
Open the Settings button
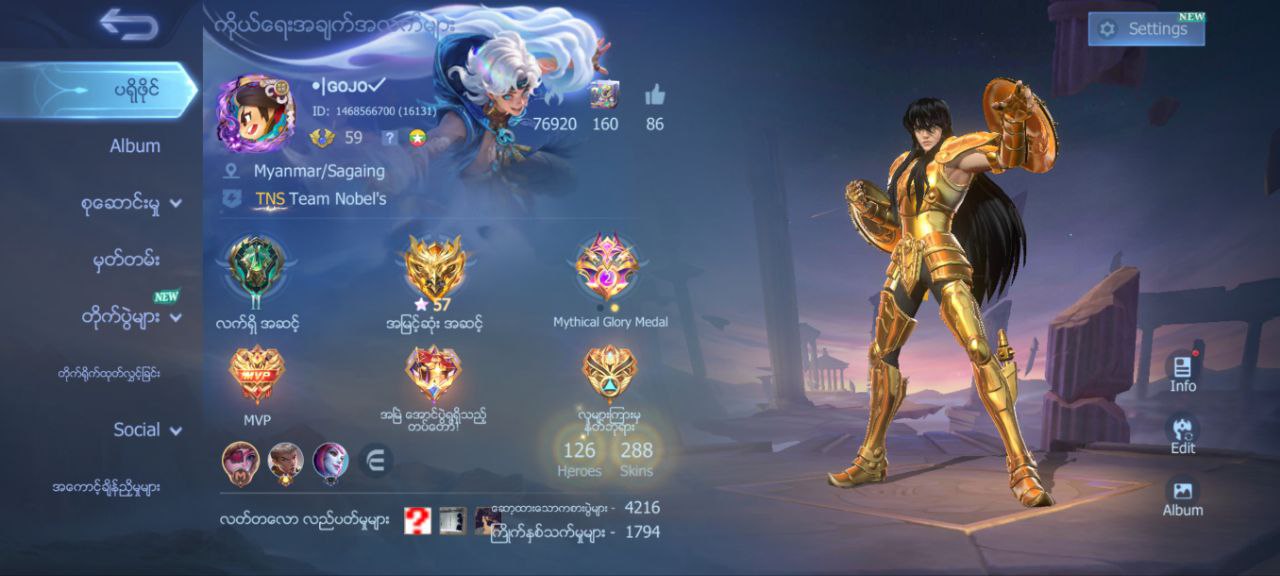point(1146,29)
